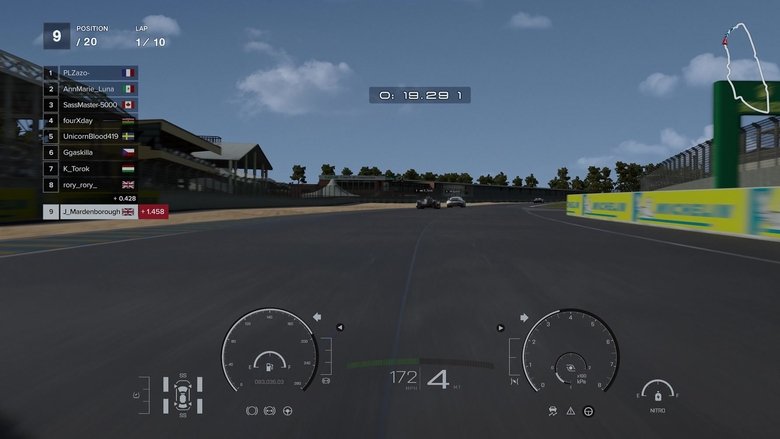Choose AnnMarie_Luna's leaderboard row
The image size is (780, 439).
[90, 89]
